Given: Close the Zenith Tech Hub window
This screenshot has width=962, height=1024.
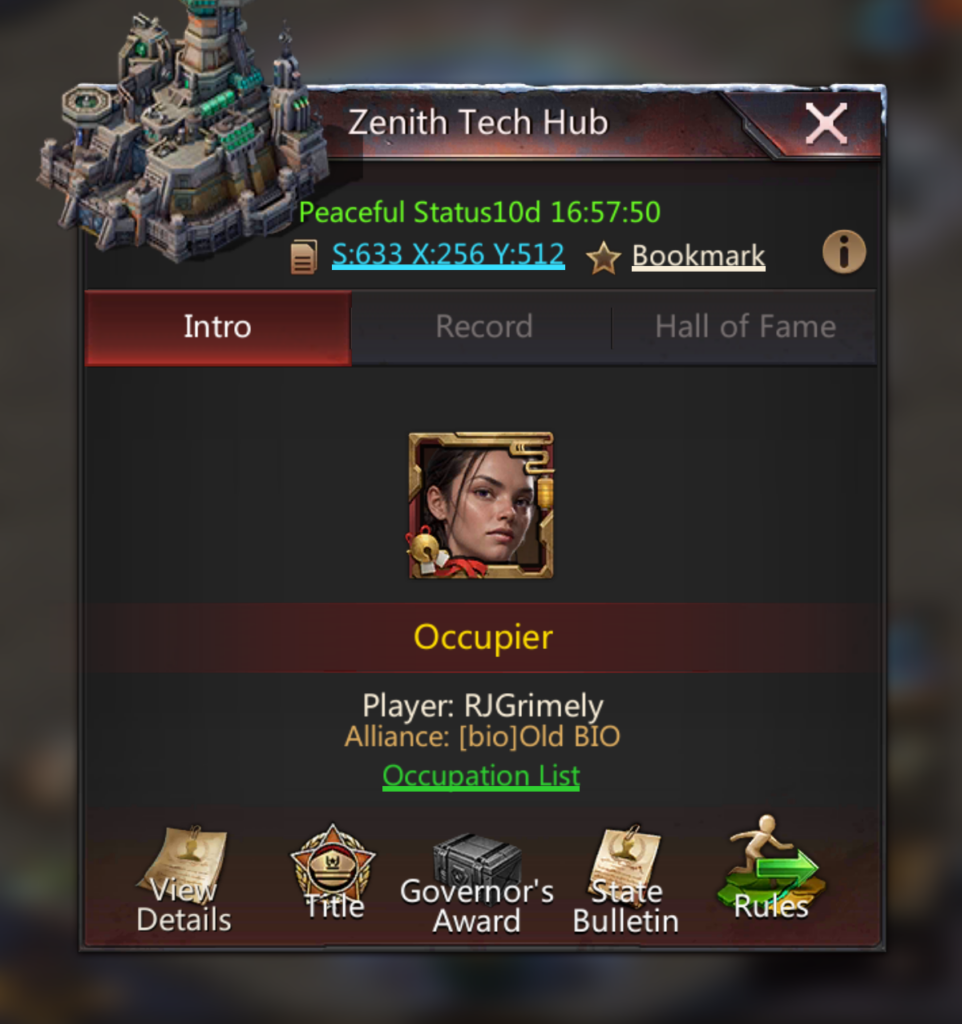Looking at the screenshot, I should pos(826,124).
